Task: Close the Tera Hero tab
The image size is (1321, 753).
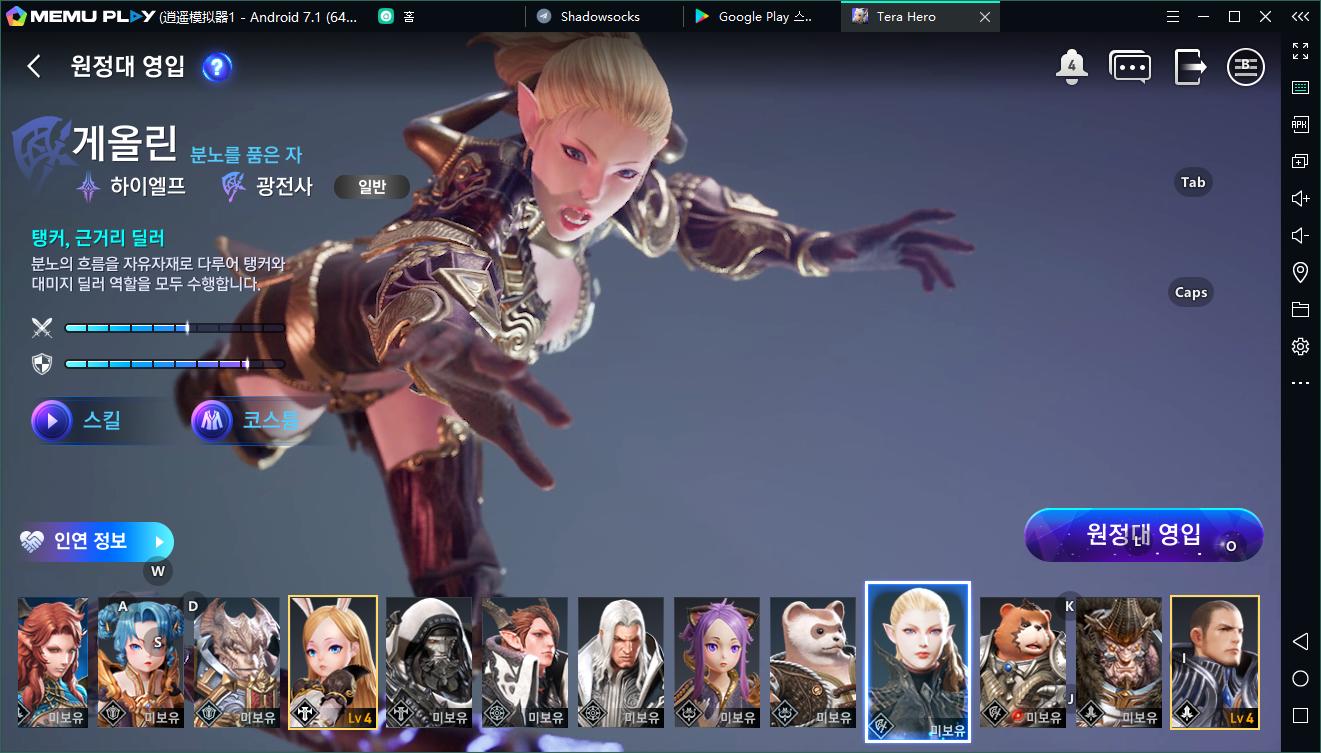Action: click(x=985, y=17)
